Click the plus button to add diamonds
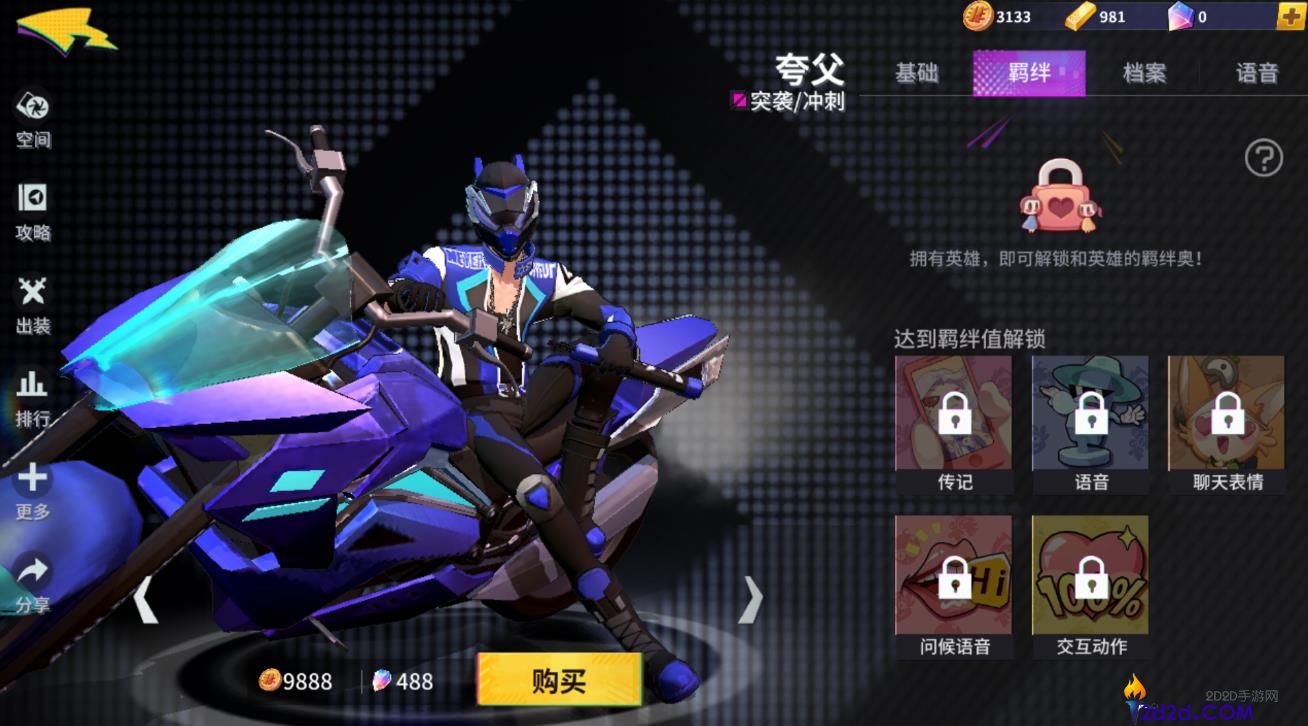The height and width of the screenshot is (726, 1308). pos(1291,16)
